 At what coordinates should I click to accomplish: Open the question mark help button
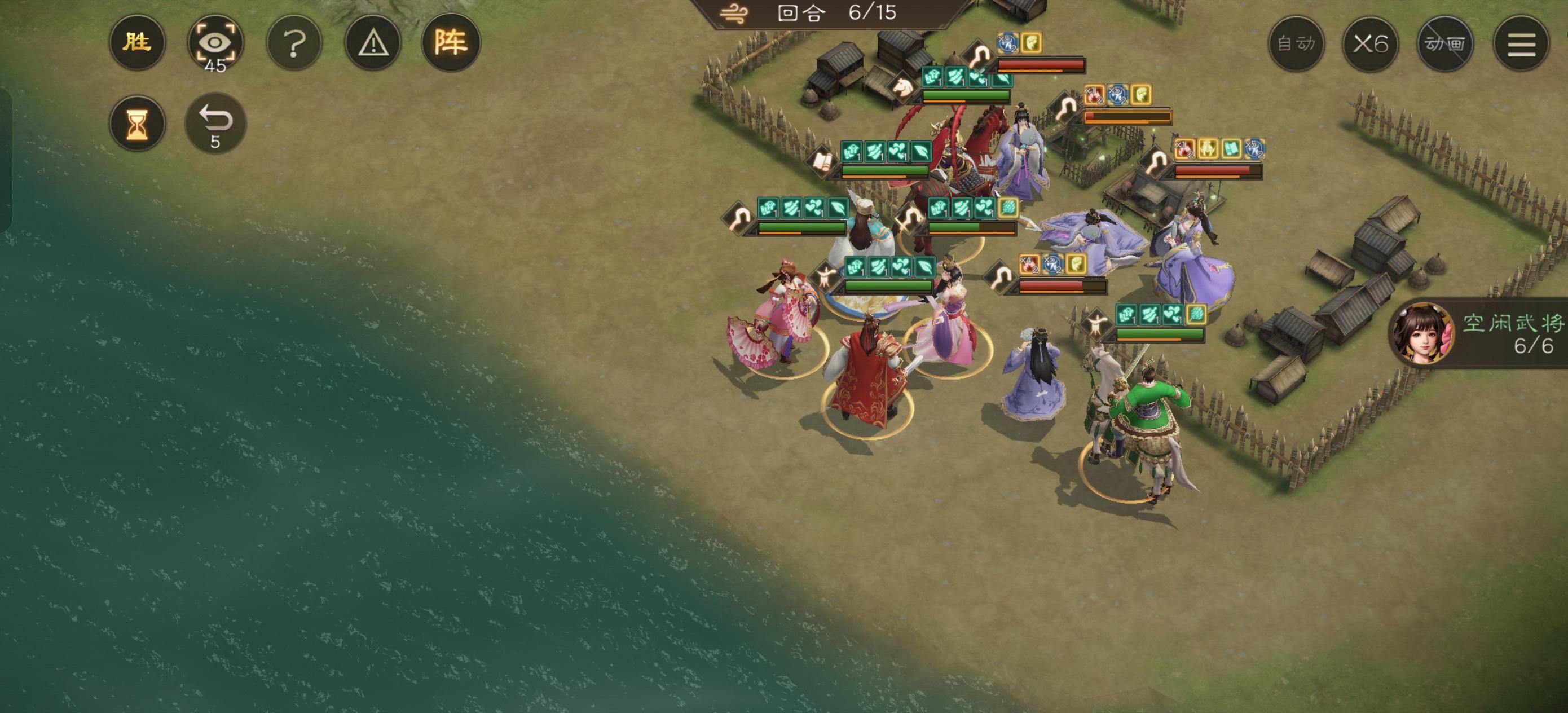(294, 43)
